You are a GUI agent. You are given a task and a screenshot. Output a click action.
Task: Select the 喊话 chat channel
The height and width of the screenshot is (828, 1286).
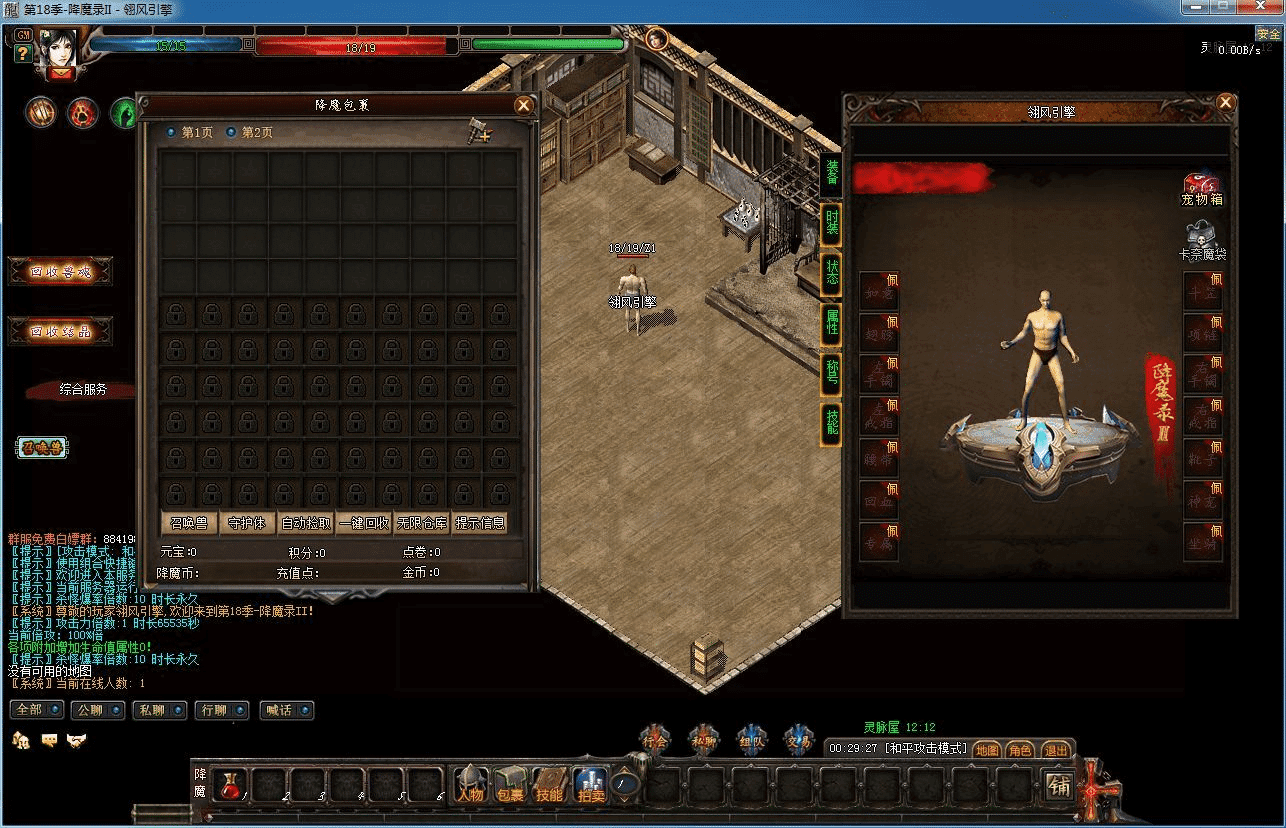[x=285, y=710]
